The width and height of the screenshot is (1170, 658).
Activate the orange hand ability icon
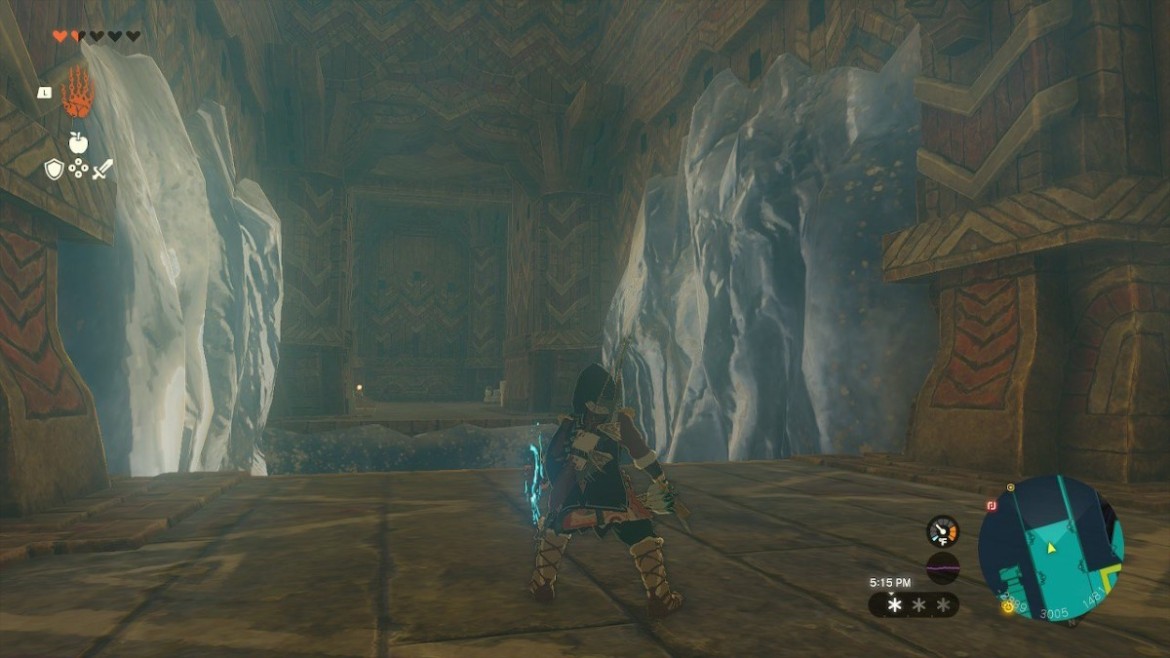[x=77, y=93]
